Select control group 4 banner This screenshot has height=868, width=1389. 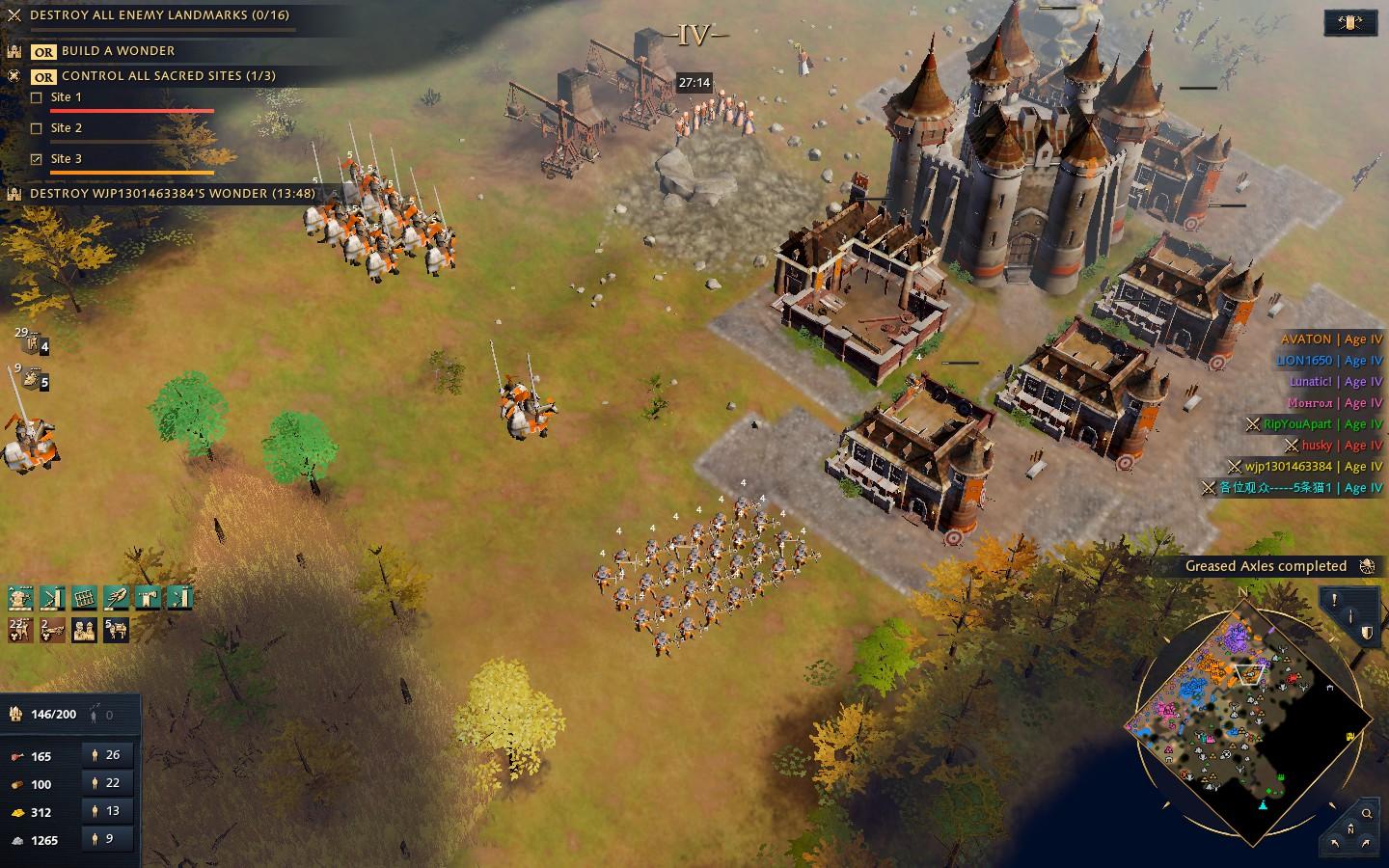click(x=35, y=343)
